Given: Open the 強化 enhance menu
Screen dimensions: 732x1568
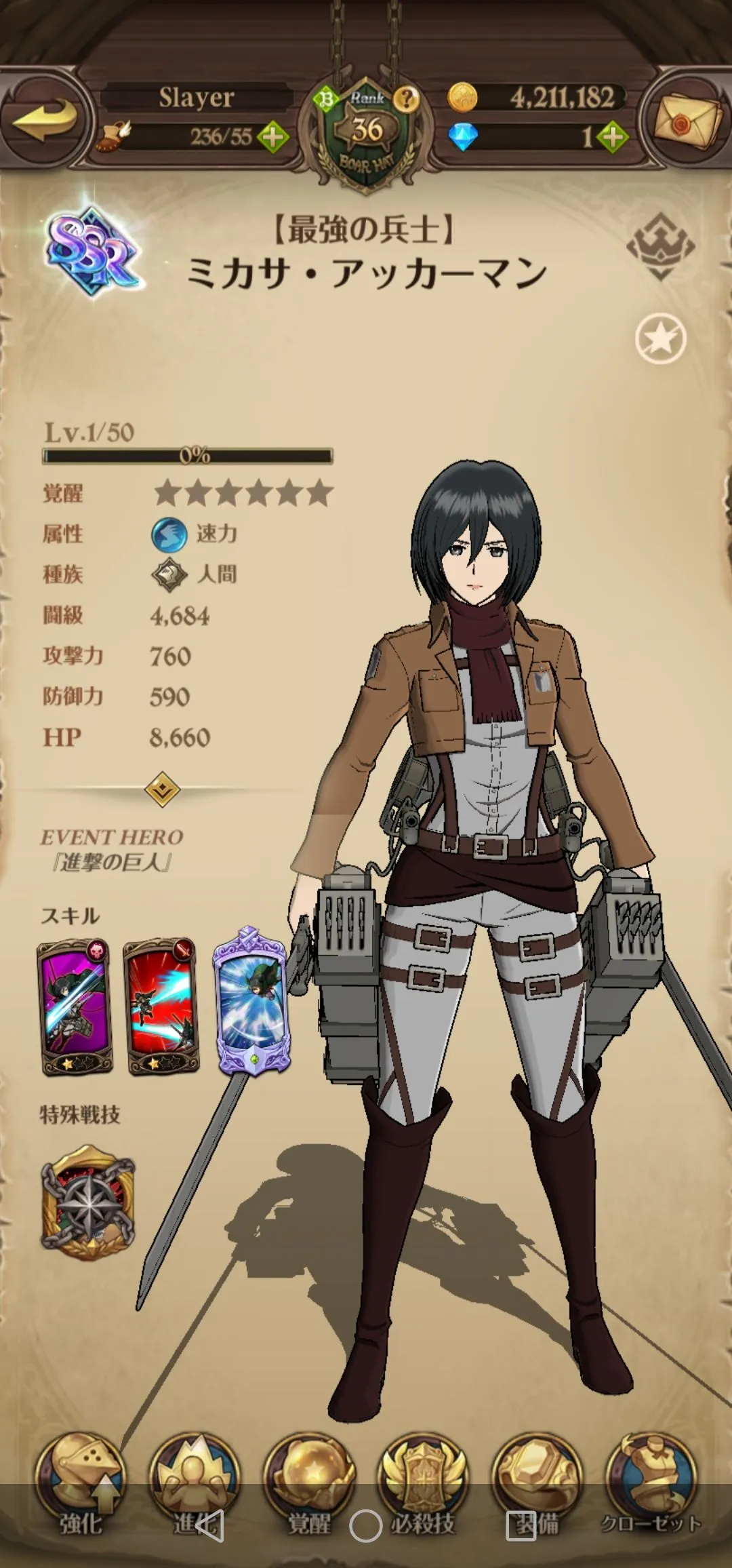Looking at the screenshot, I should click(81, 1485).
